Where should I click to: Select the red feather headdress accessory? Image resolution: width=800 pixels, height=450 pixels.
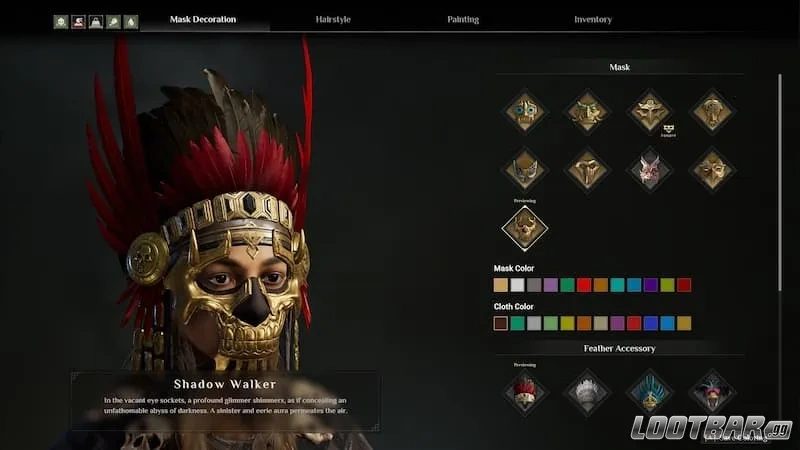524,390
